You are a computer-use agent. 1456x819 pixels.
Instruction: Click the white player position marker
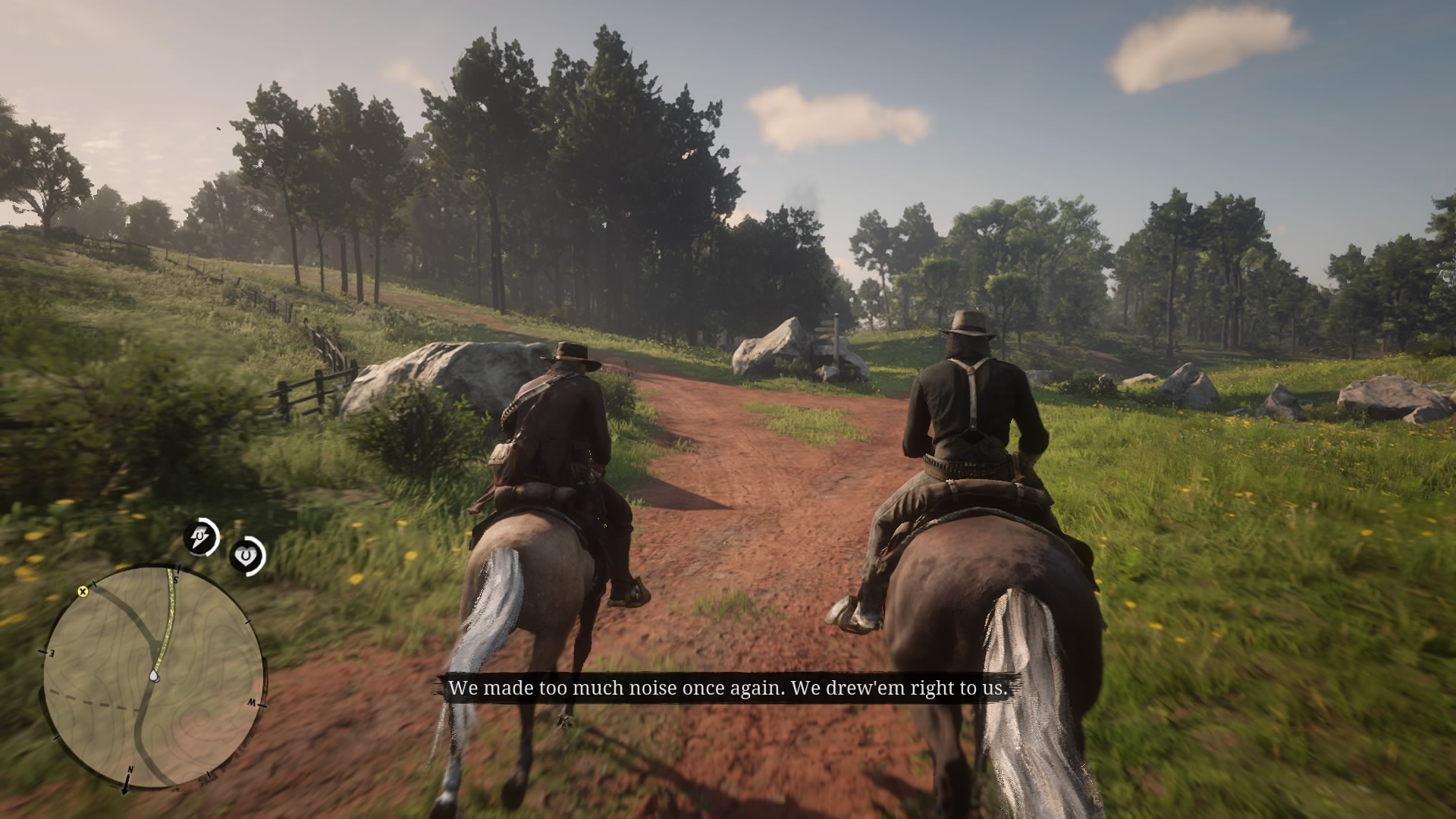pyautogui.click(x=155, y=676)
